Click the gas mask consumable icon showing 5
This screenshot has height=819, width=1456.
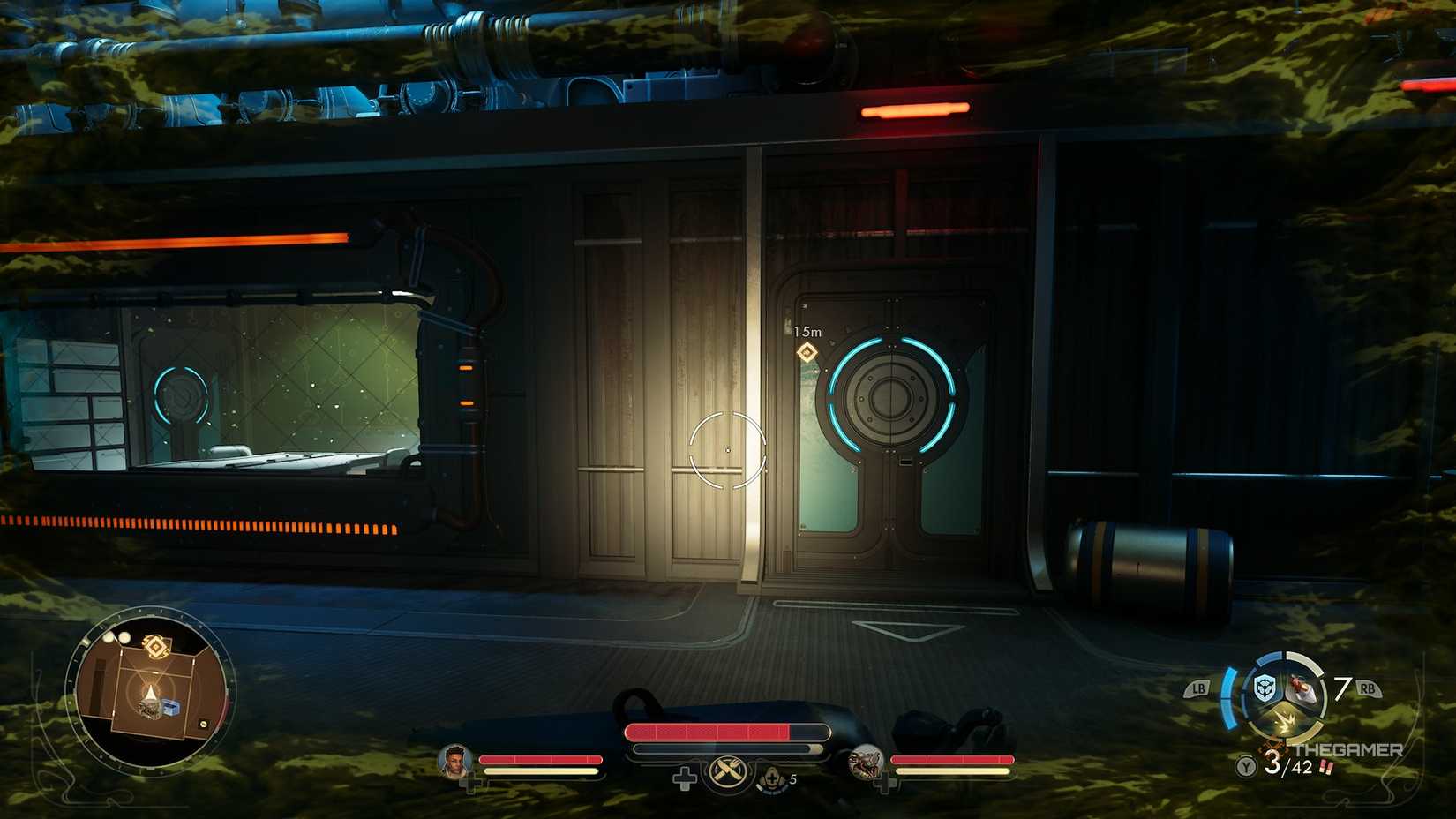pyautogui.click(x=771, y=778)
